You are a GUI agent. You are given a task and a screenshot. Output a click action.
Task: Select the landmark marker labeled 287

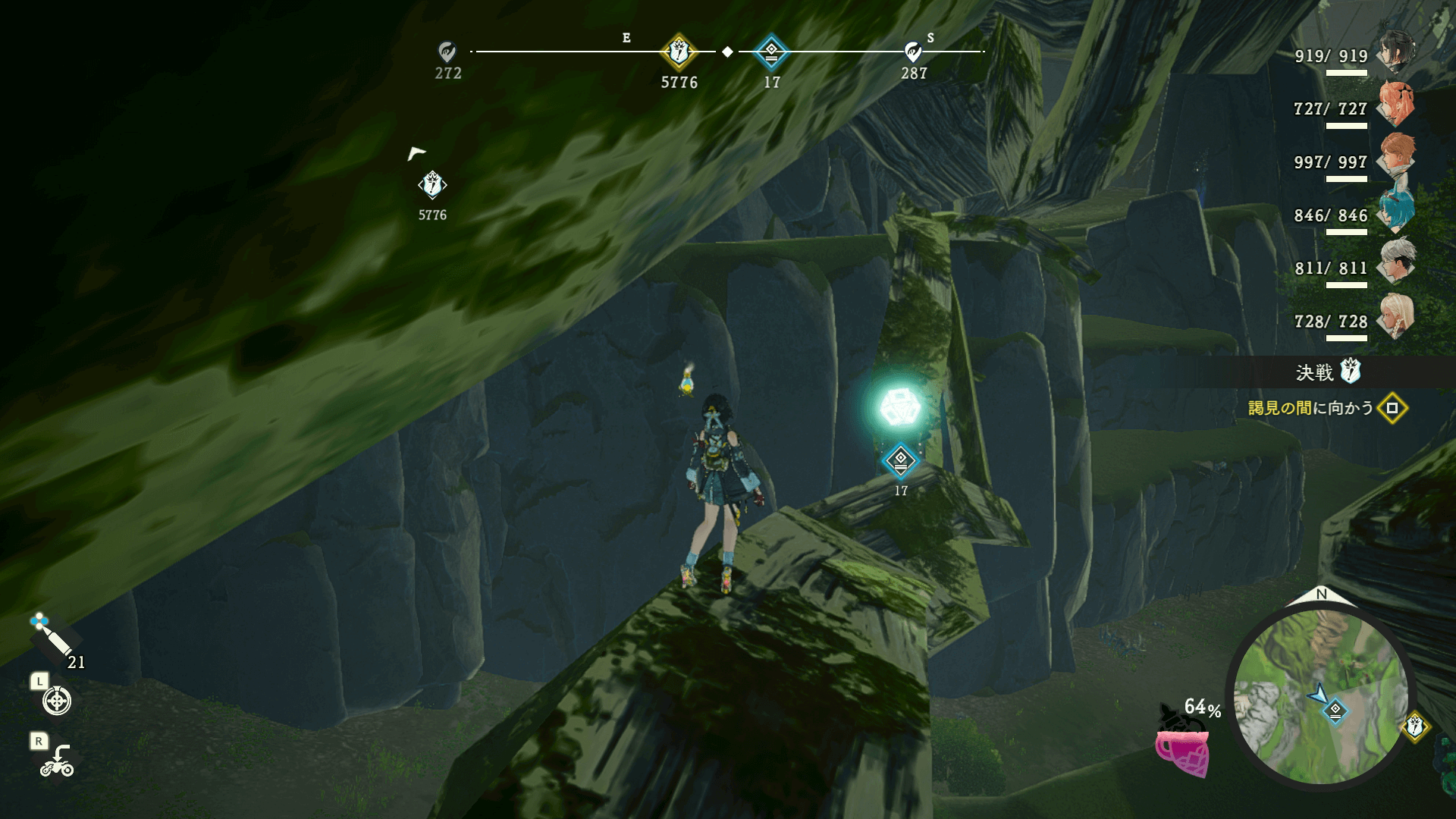[913, 52]
